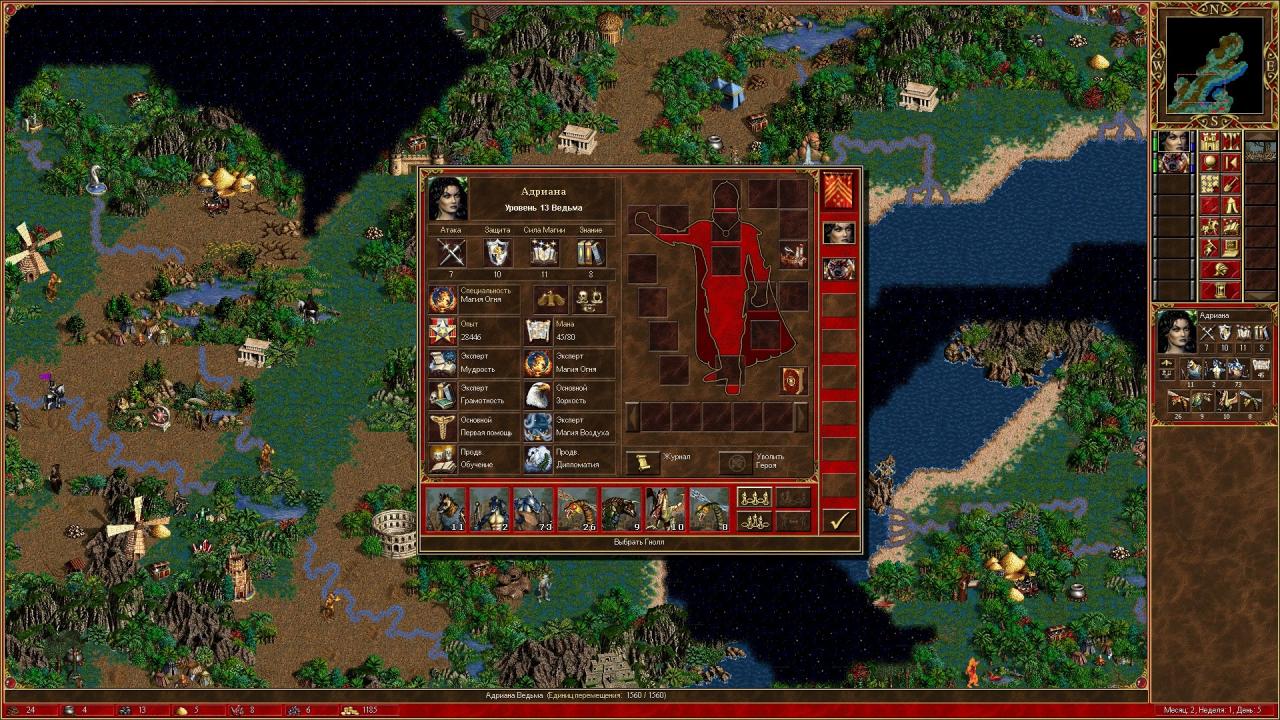
Task: Open View World with the globe icon
Action: [1208, 162]
